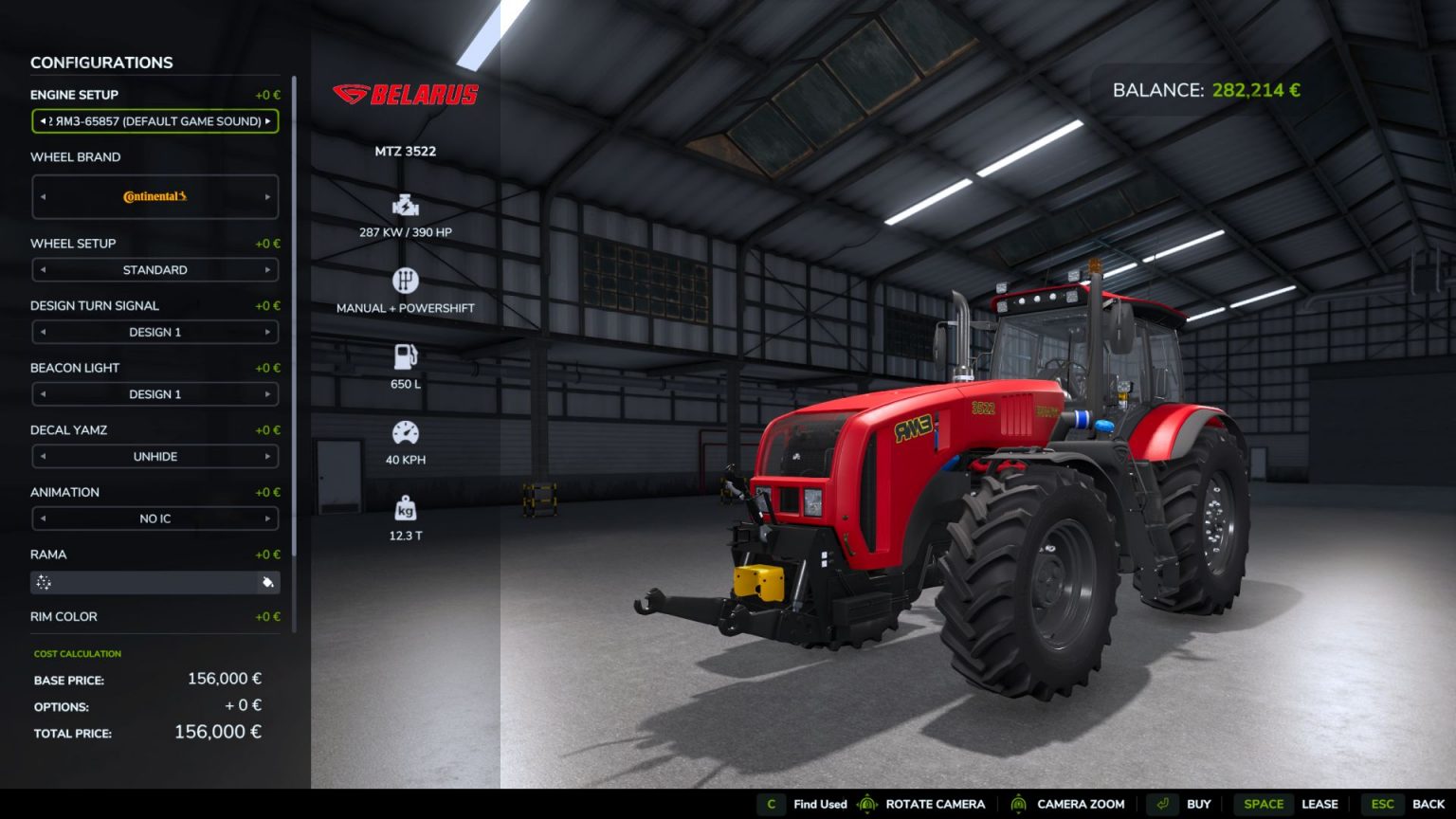1456x819 pixels.
Task: Open the RAMA paint bucket color picker
Action: (266, 583)
